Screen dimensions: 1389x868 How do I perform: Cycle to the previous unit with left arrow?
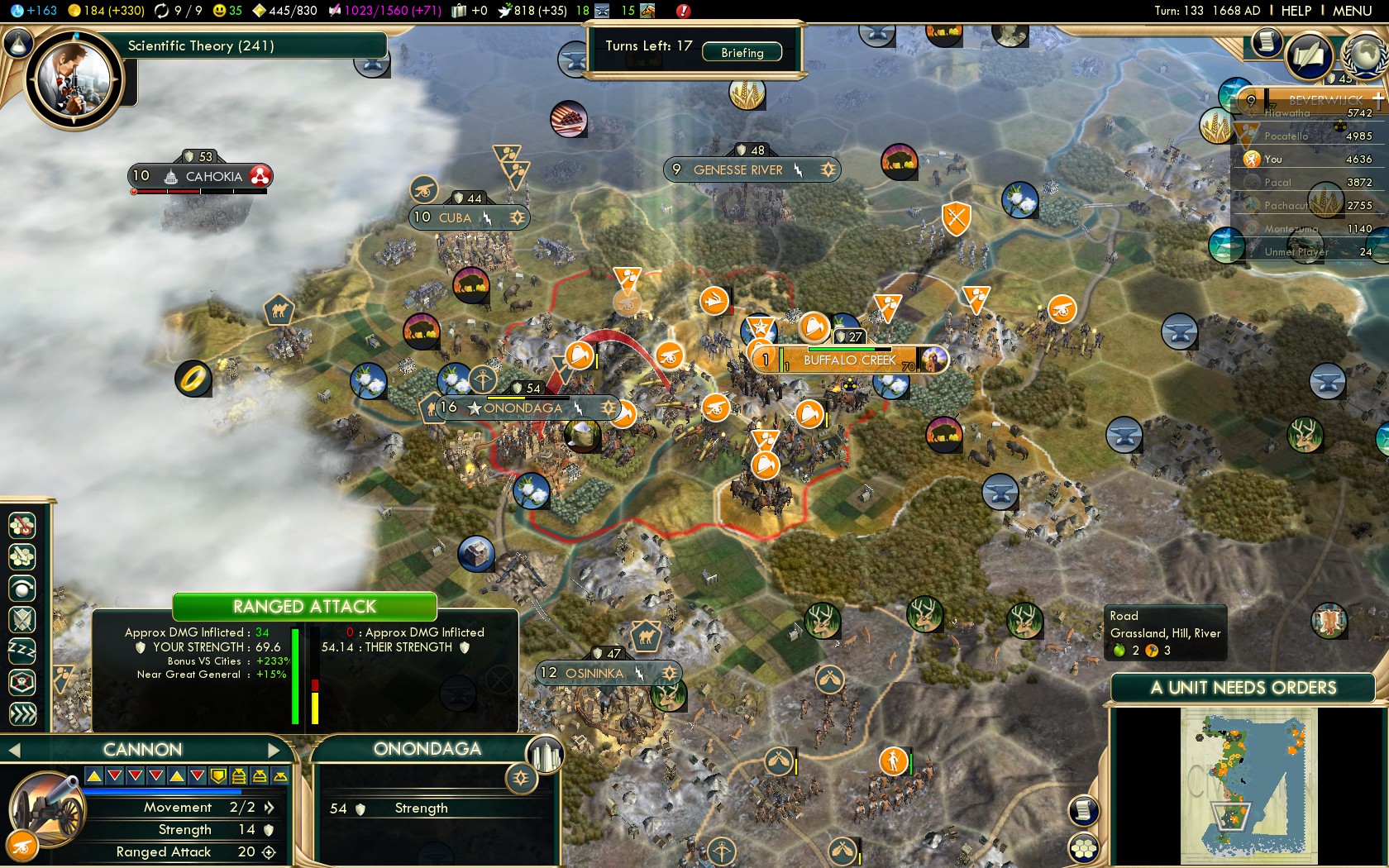click(13, 750)
